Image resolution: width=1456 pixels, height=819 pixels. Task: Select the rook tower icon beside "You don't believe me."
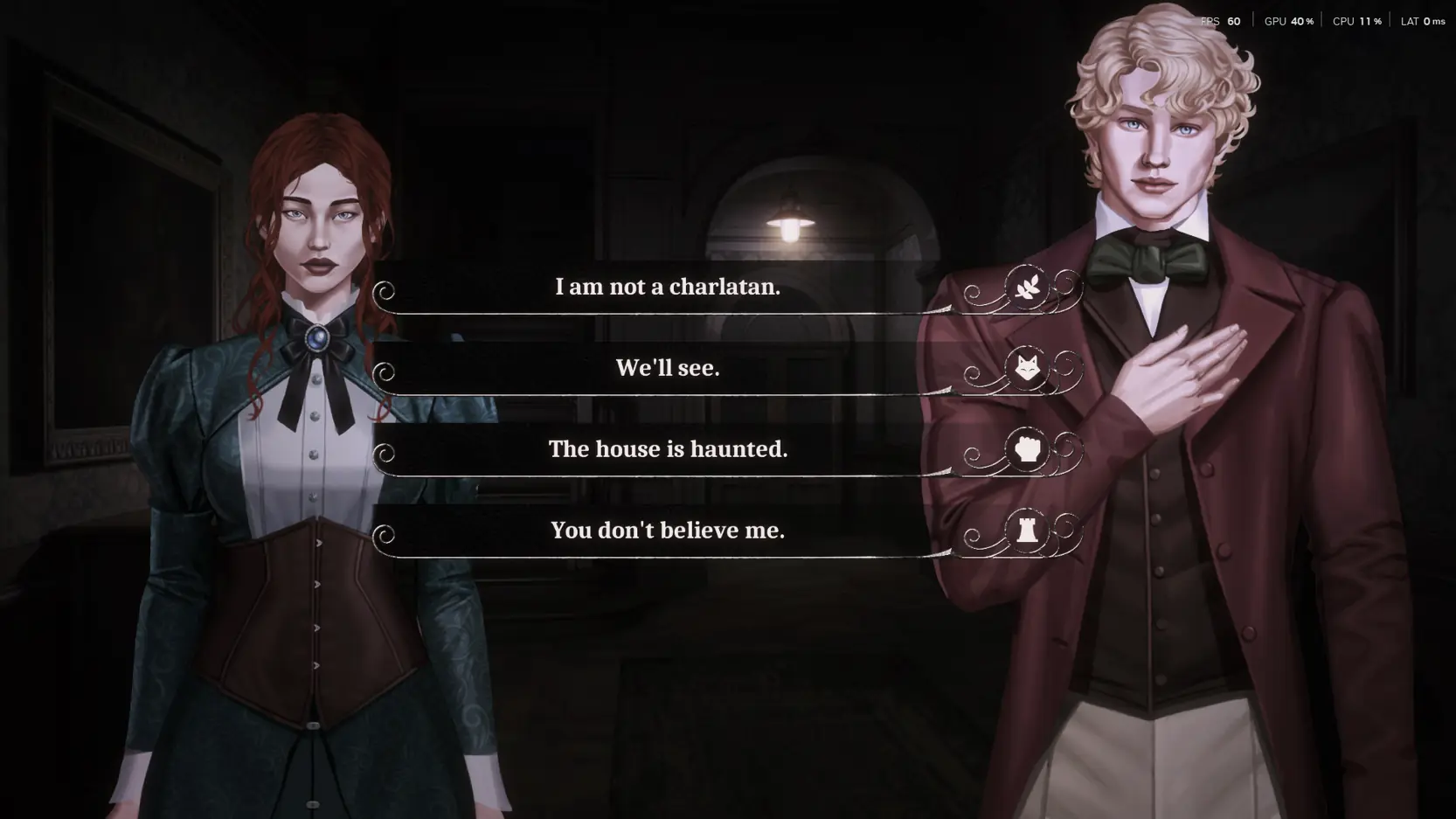[1028, 531]
